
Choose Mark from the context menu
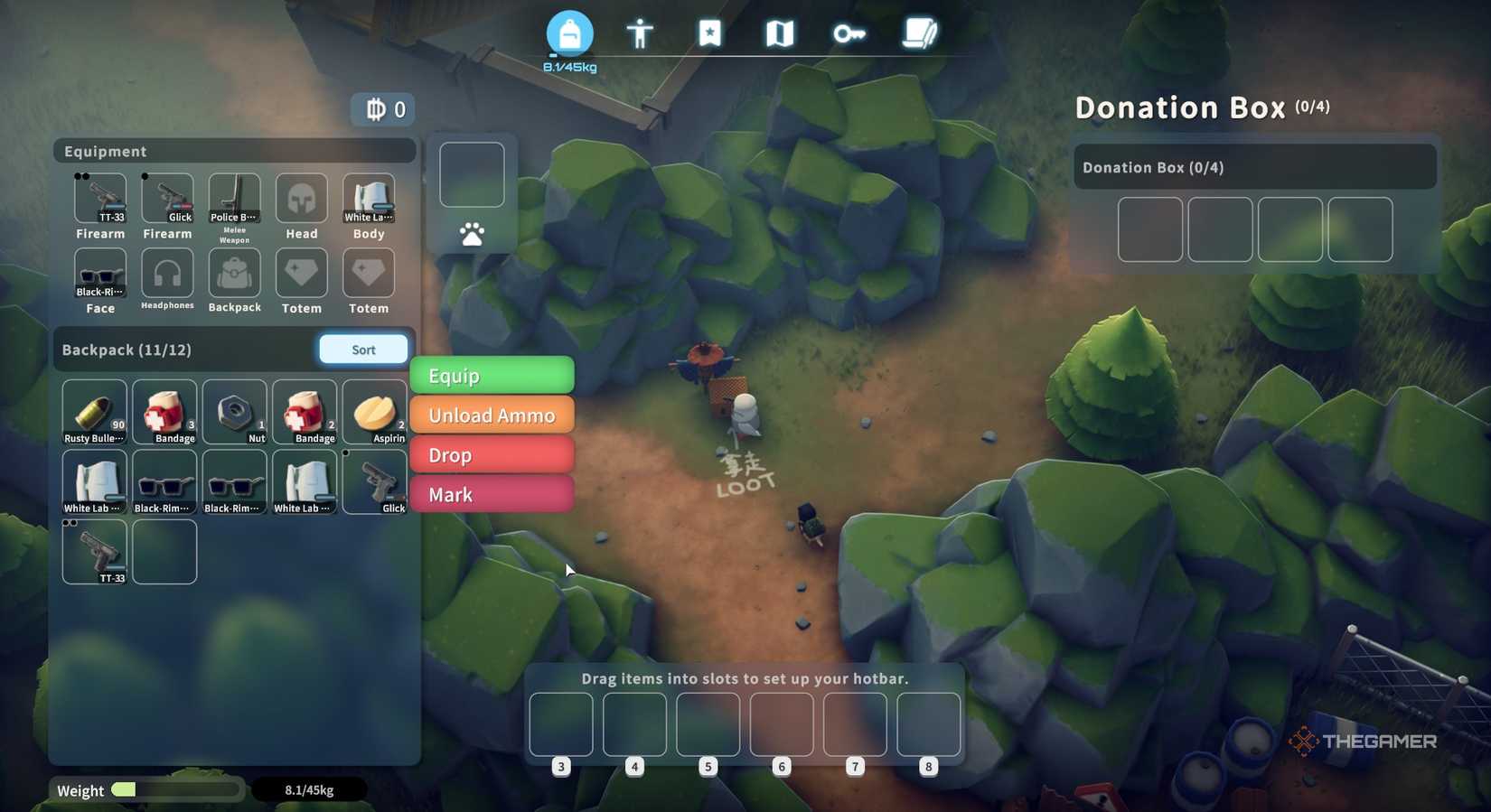(492, 494)
